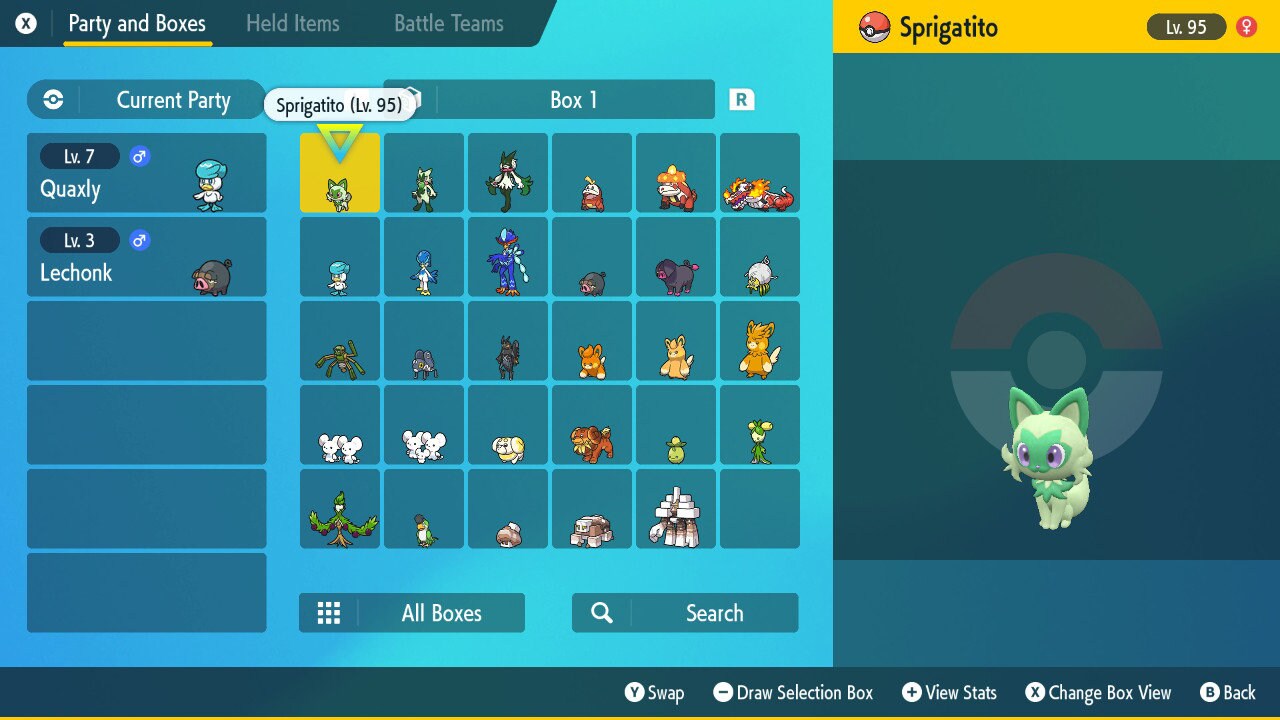Click the male gender icon on Quaxly's entry

pyautogui.click(x=139, y=156)
